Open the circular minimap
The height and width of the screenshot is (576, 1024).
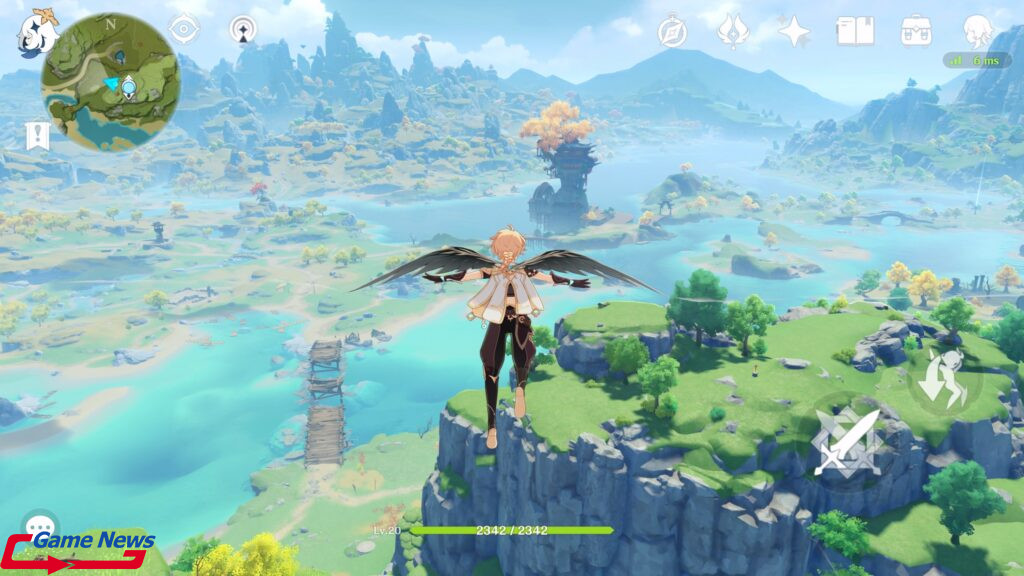(x=110, y=82)
